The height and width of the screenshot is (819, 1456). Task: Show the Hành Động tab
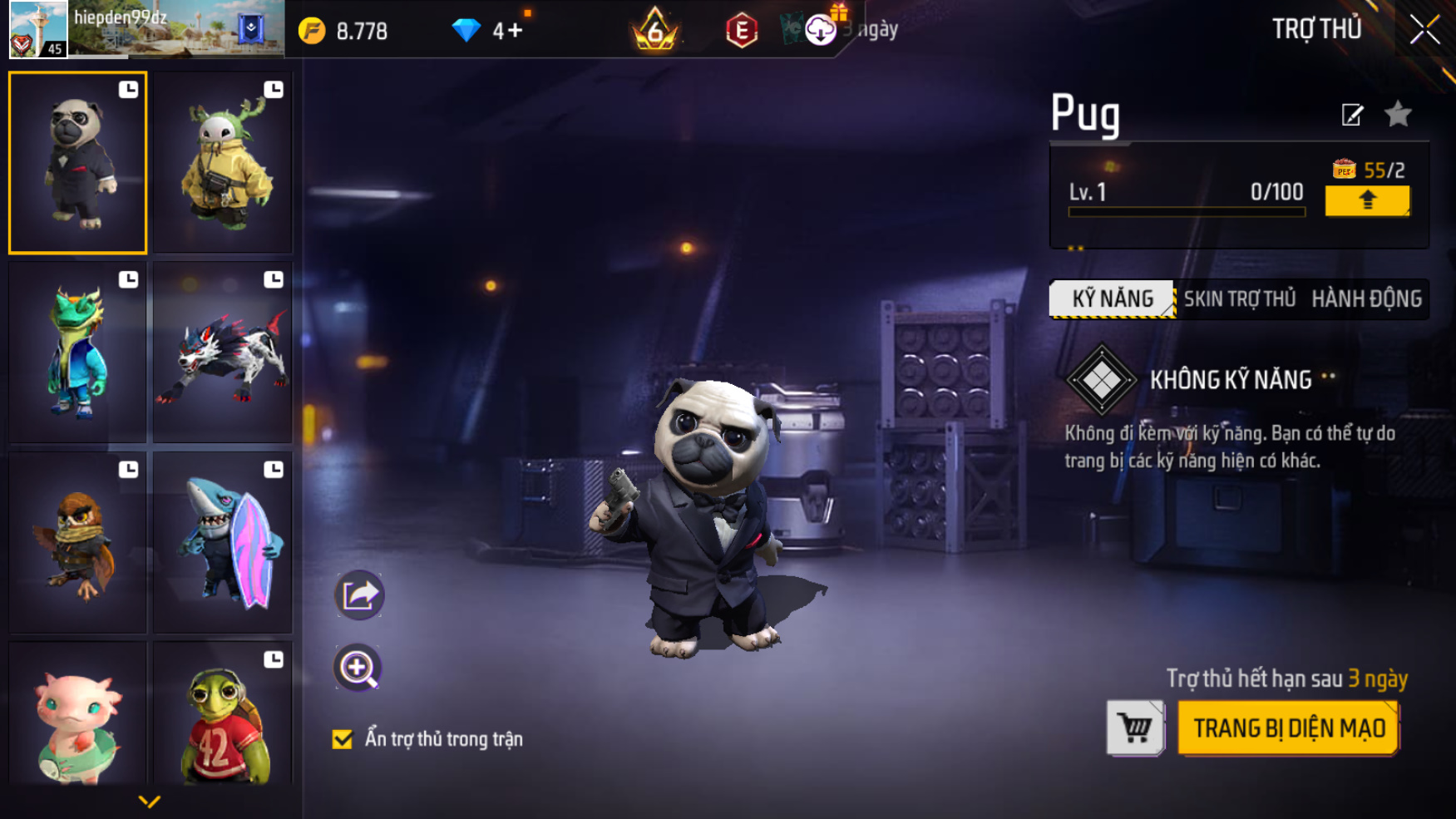1366,299
